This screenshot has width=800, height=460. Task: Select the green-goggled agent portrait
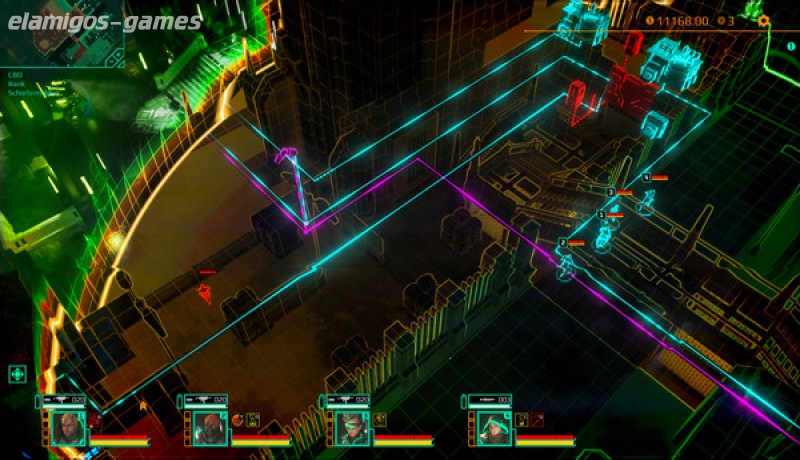coord(350,428)
